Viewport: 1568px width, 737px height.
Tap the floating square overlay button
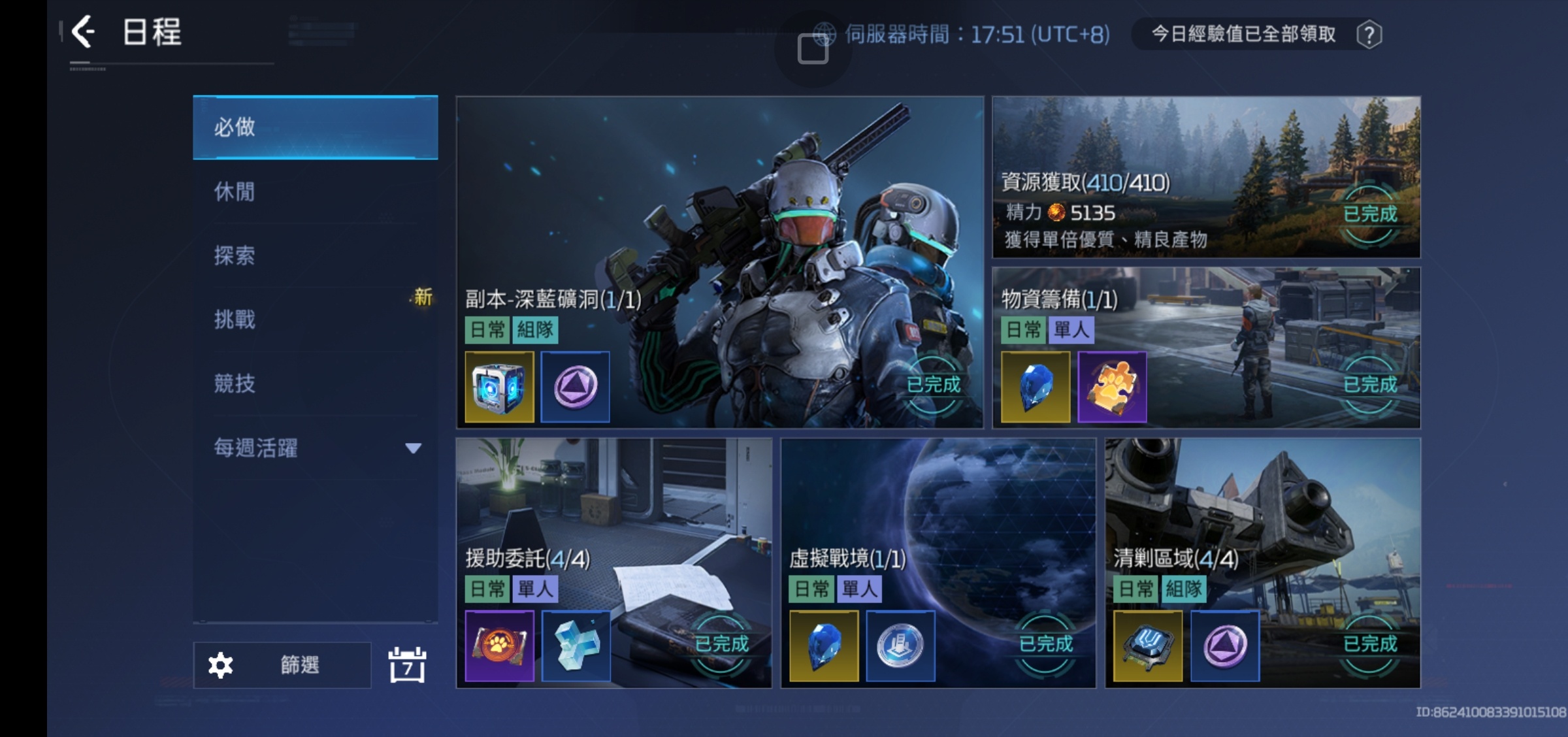[x=813, y=49]
